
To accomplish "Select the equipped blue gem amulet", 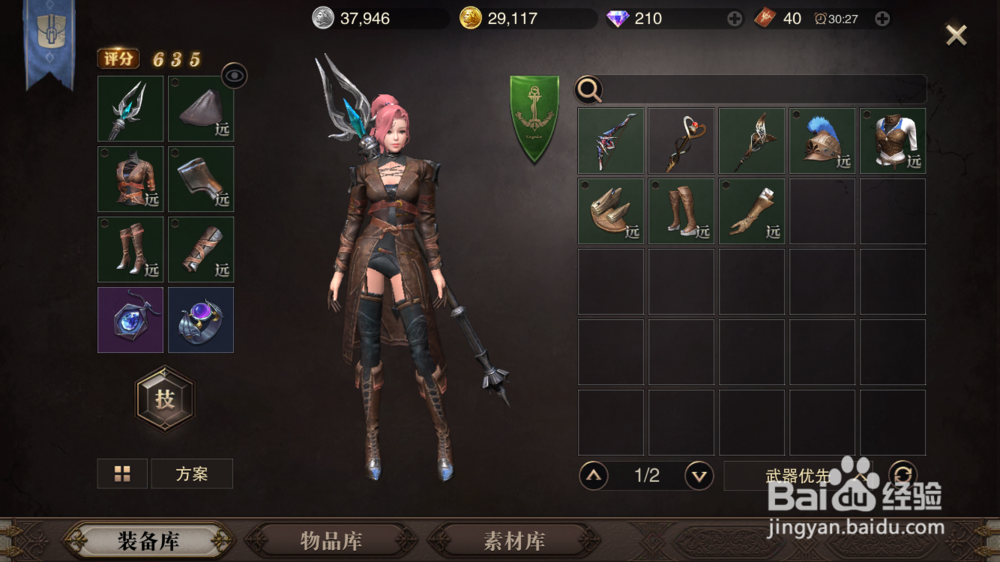I will [130, 320].
